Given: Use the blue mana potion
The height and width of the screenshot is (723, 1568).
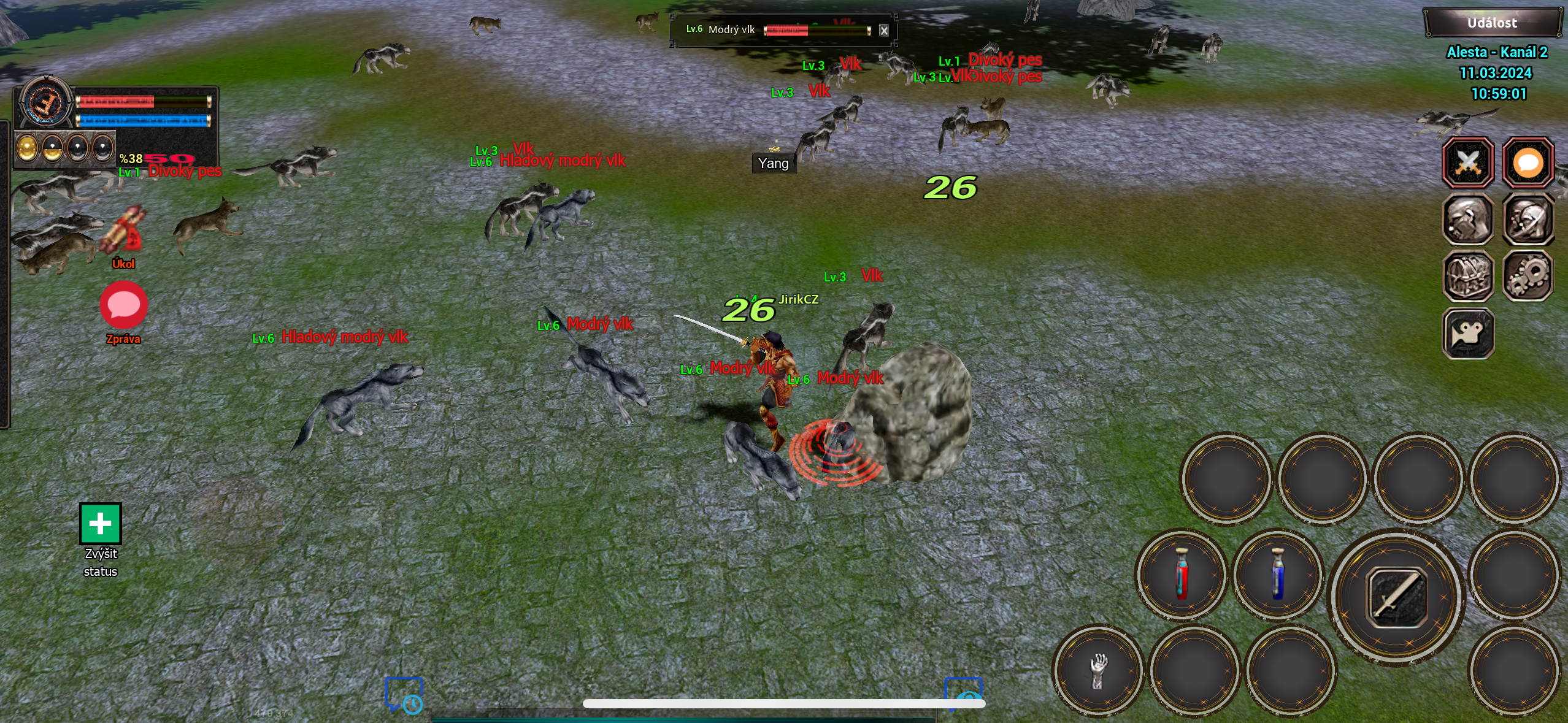Looking at the screenshot, I should (1277, 574).
